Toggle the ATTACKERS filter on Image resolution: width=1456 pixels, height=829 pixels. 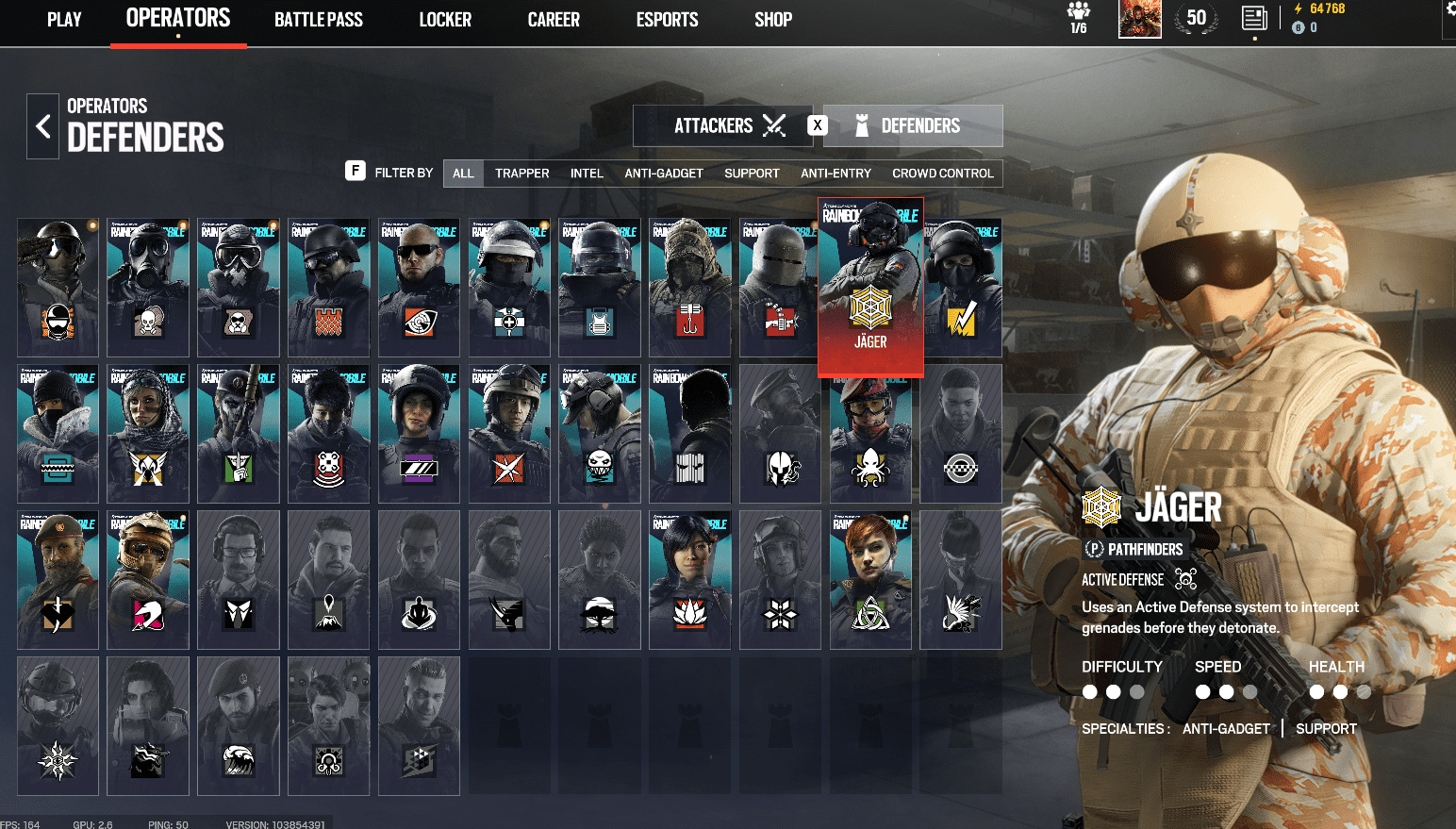(723, 124)
